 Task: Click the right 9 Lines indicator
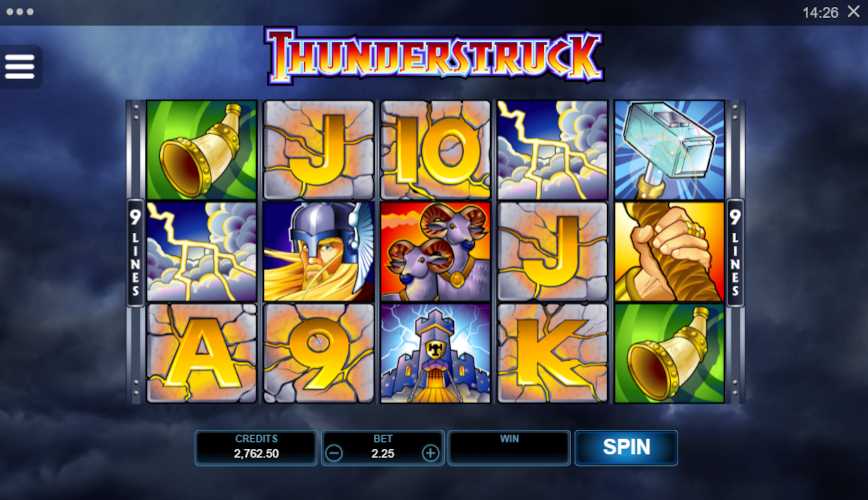pyautogui.click(x=735, y=253)
